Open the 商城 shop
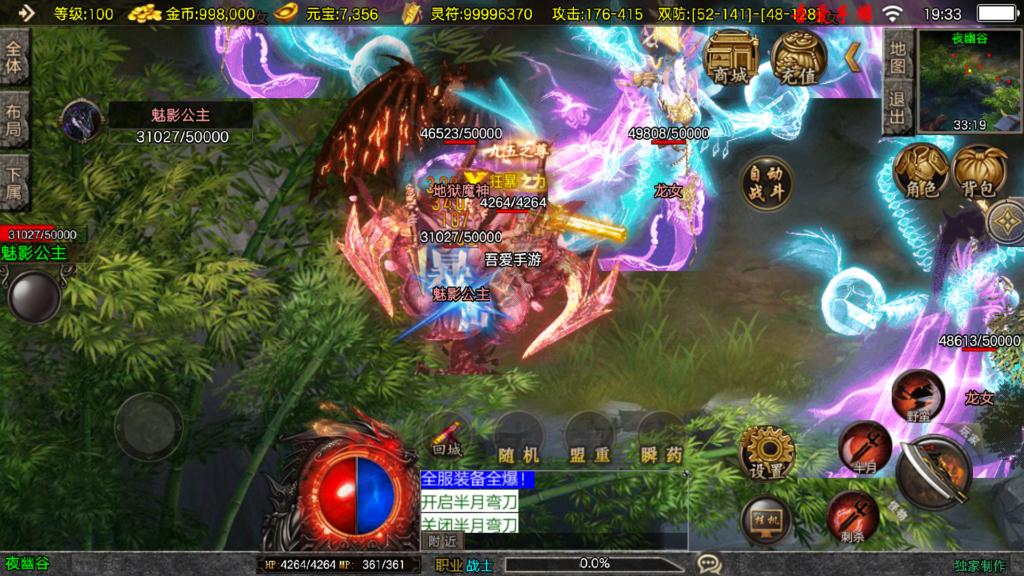The height and width of the screenshot is (576, 1024). [x=732, y=58]
